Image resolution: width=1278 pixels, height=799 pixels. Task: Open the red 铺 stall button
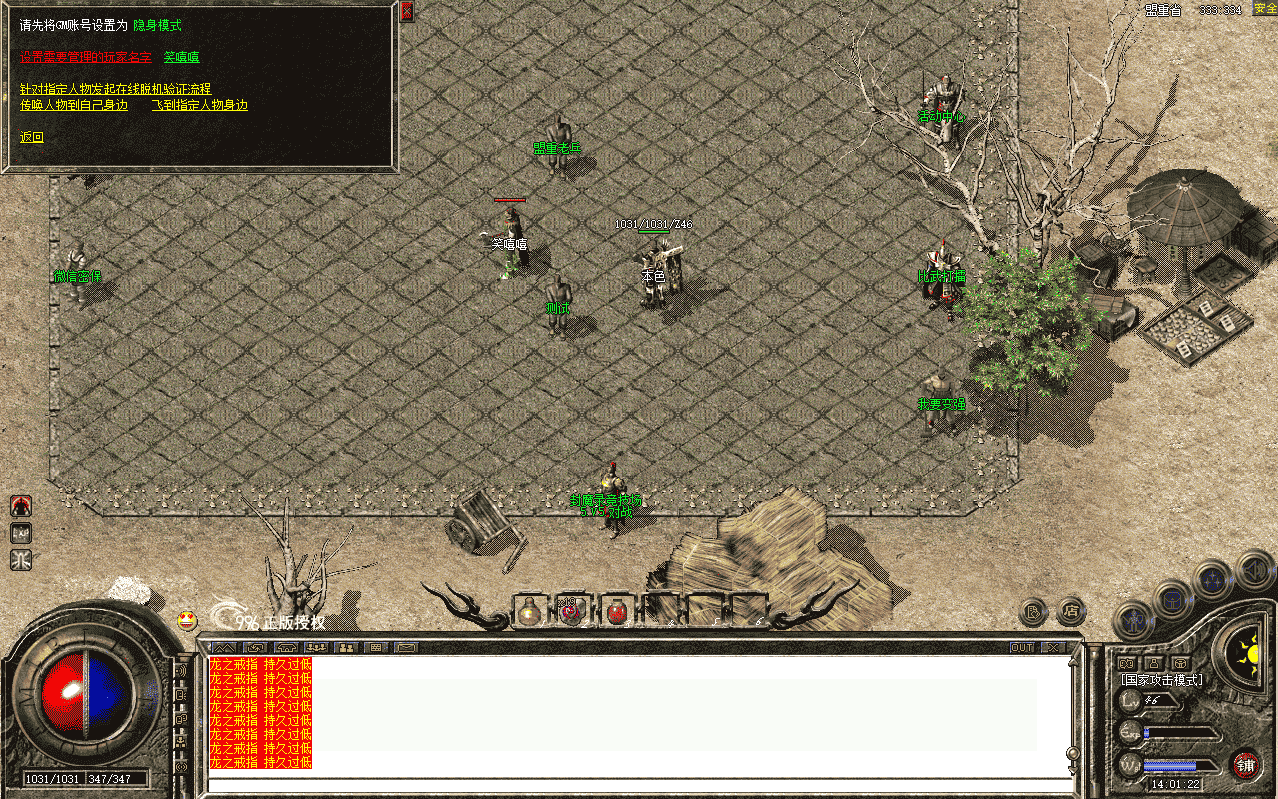(1245, 766)
